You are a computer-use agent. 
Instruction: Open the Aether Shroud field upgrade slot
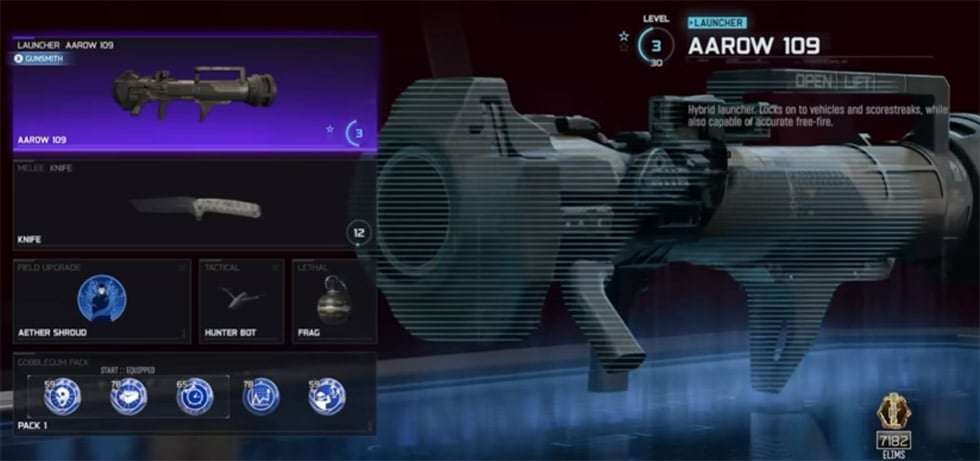click(102, 300)
